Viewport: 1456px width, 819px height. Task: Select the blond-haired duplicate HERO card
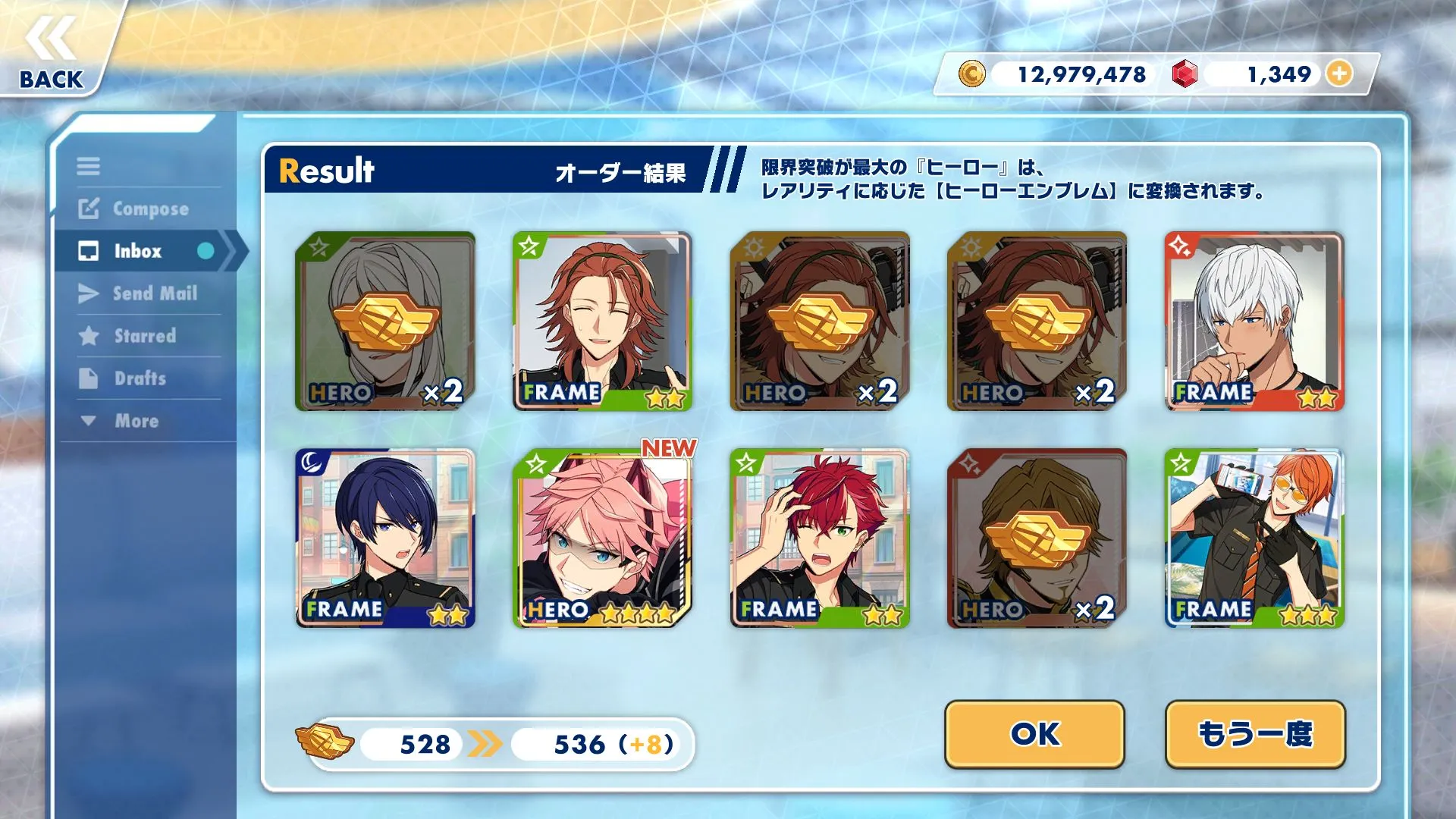(x=1037, y=538)
